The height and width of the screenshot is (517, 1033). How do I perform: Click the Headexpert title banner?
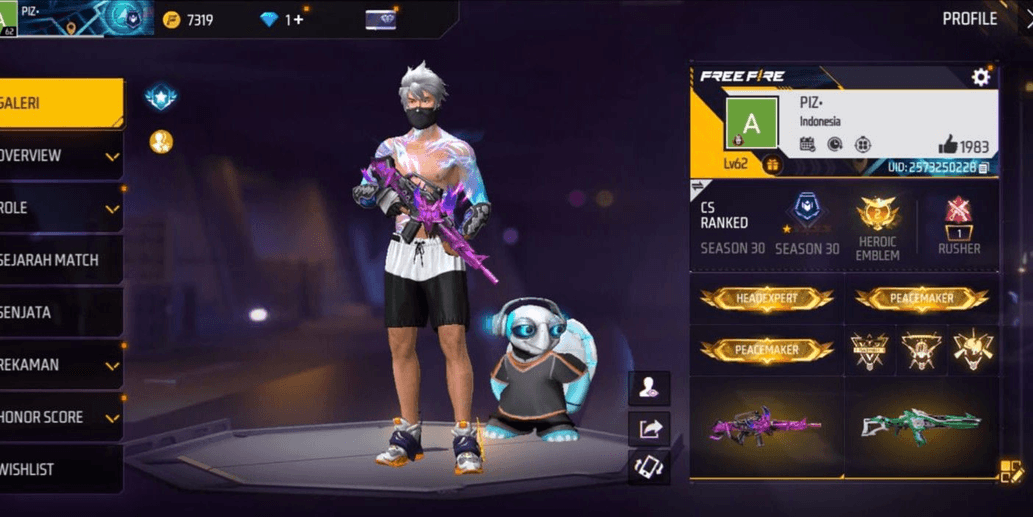pyautogui.click(x=766, y=298)
